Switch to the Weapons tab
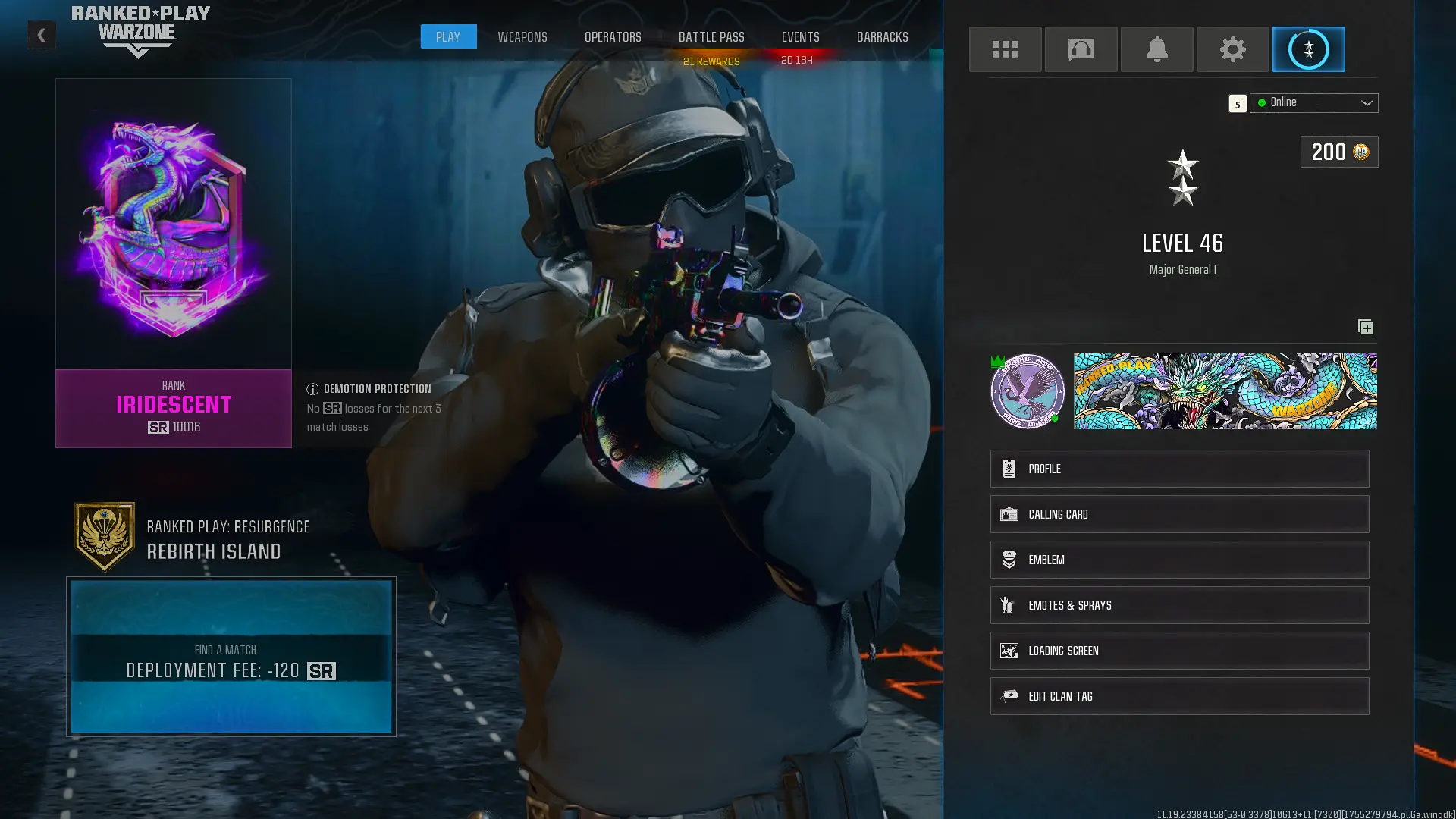 click(522, 36)
